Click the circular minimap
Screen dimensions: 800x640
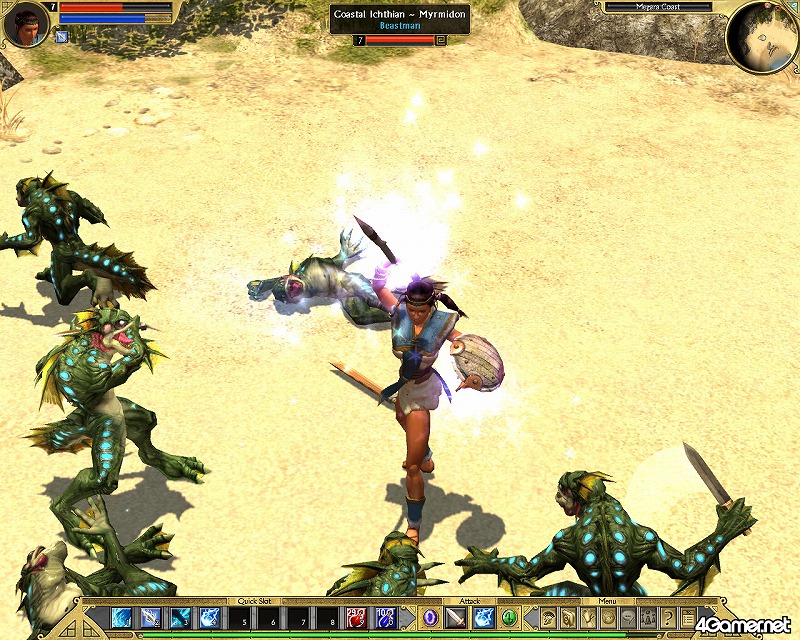(x=762, y=37)
